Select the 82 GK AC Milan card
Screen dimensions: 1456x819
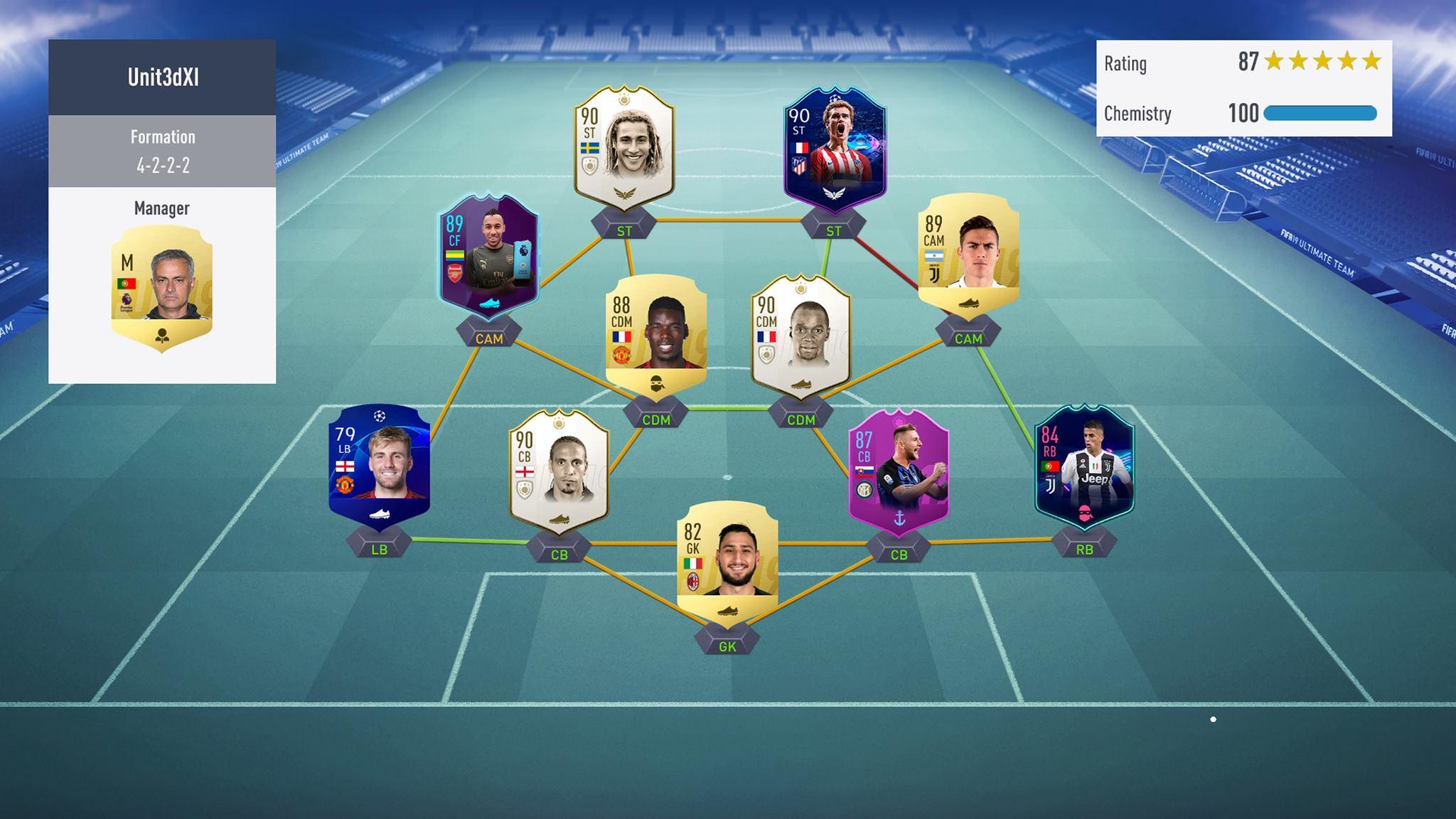(x=727, y=562)
